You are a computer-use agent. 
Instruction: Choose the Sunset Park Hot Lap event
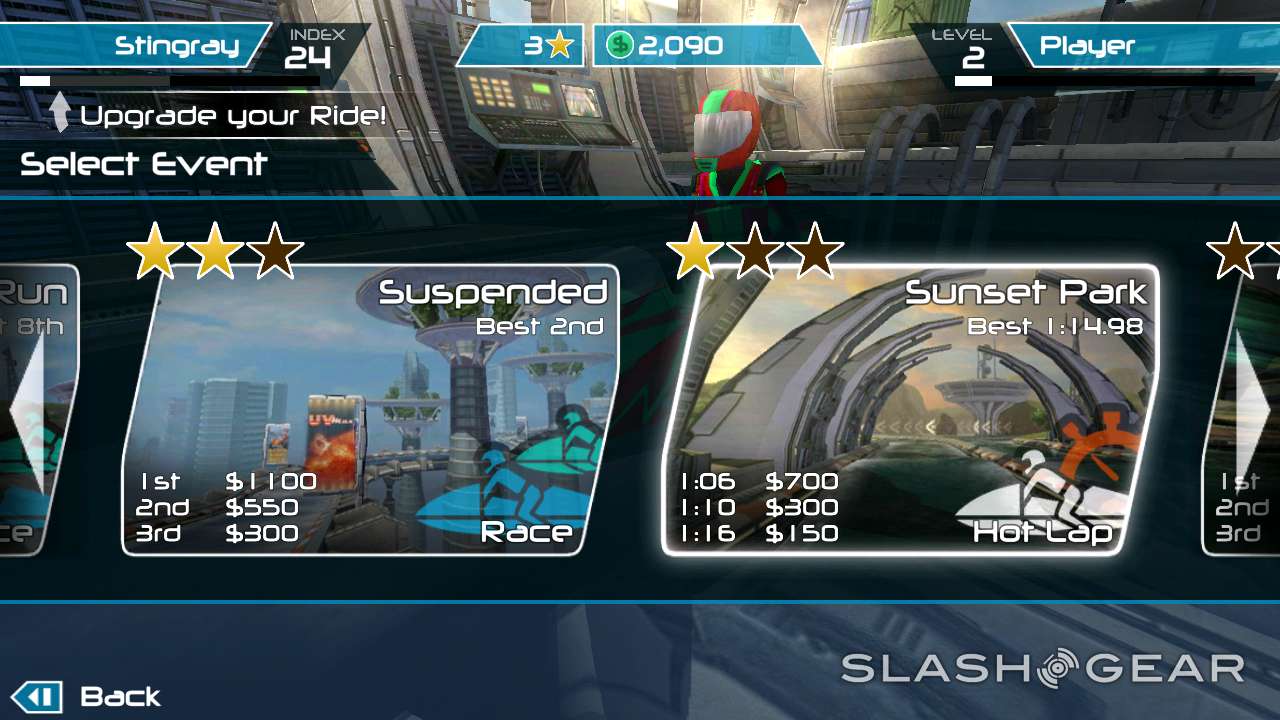pos(910,410)
